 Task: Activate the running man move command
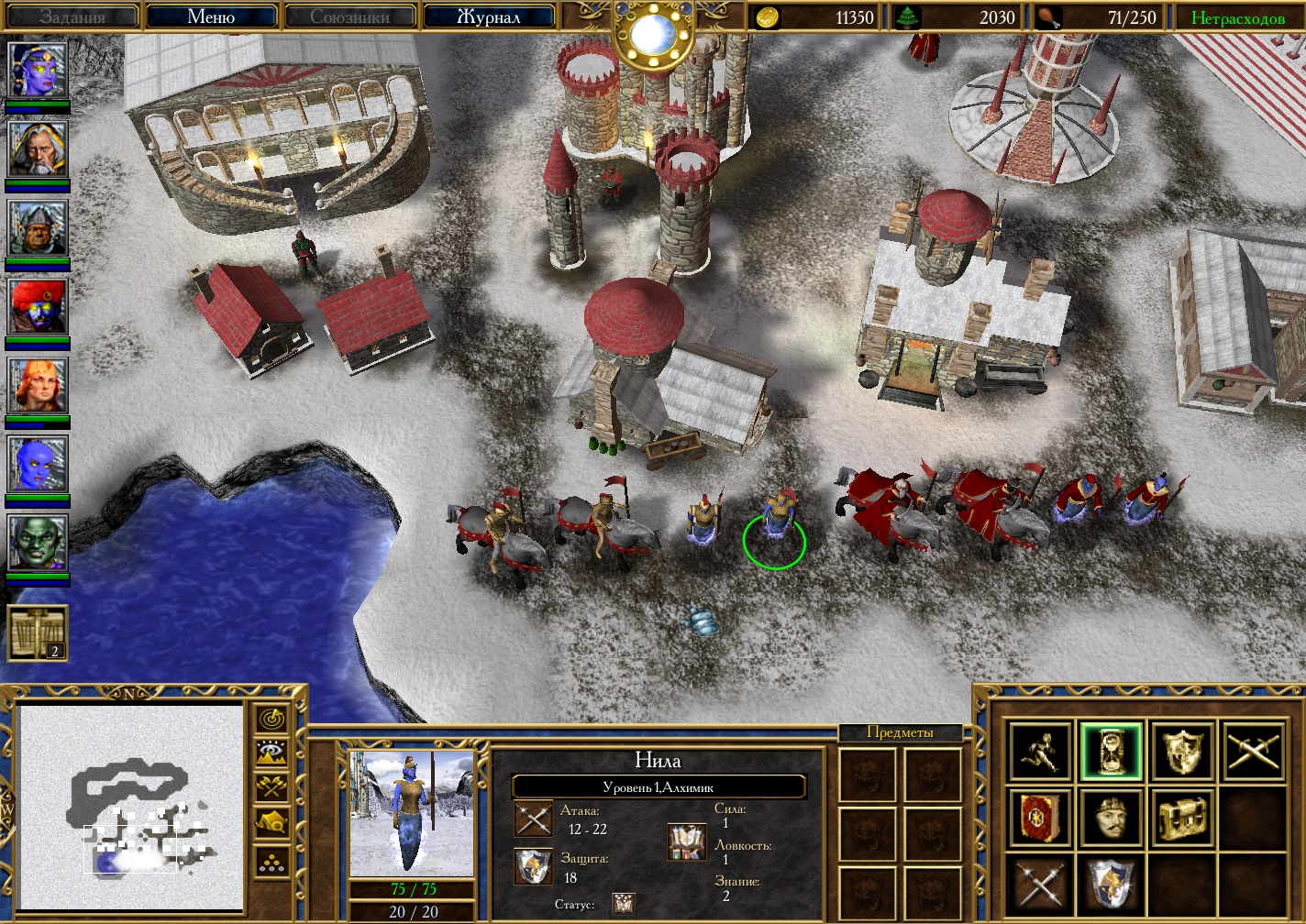1040,752
